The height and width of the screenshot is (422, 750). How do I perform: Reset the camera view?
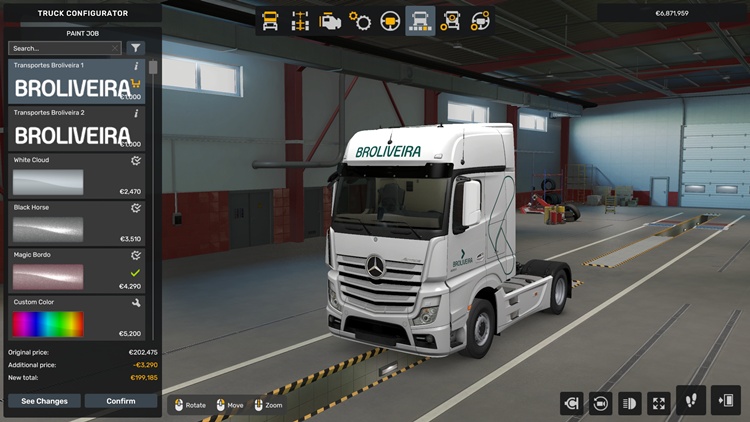[x=601, y=403]
